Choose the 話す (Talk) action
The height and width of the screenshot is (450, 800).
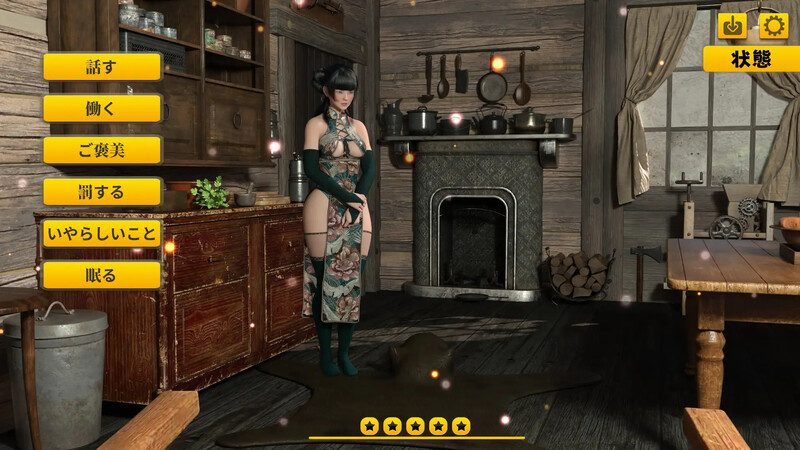coord(102,67)
